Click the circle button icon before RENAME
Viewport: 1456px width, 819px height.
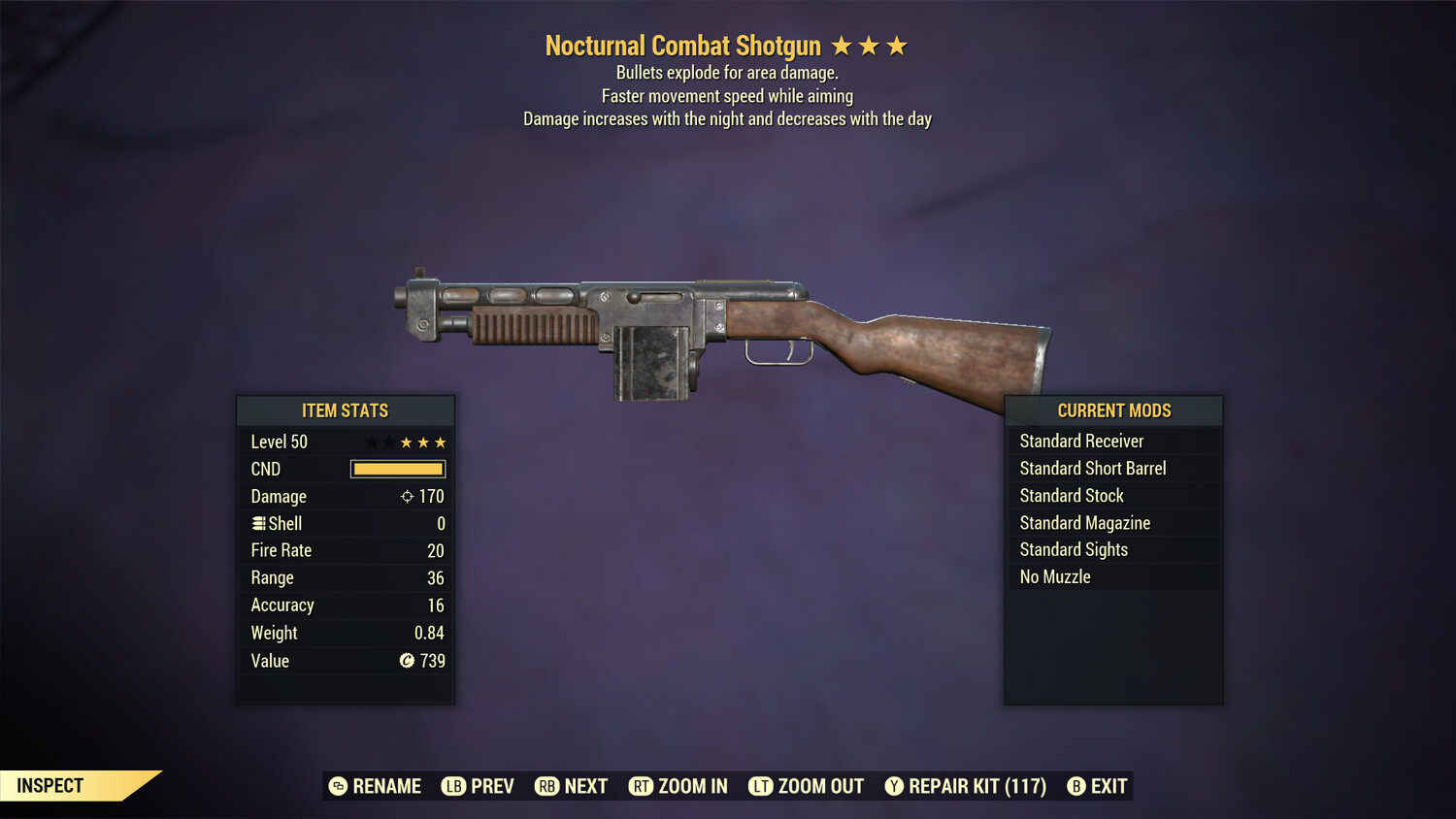(x=337, y=786)
